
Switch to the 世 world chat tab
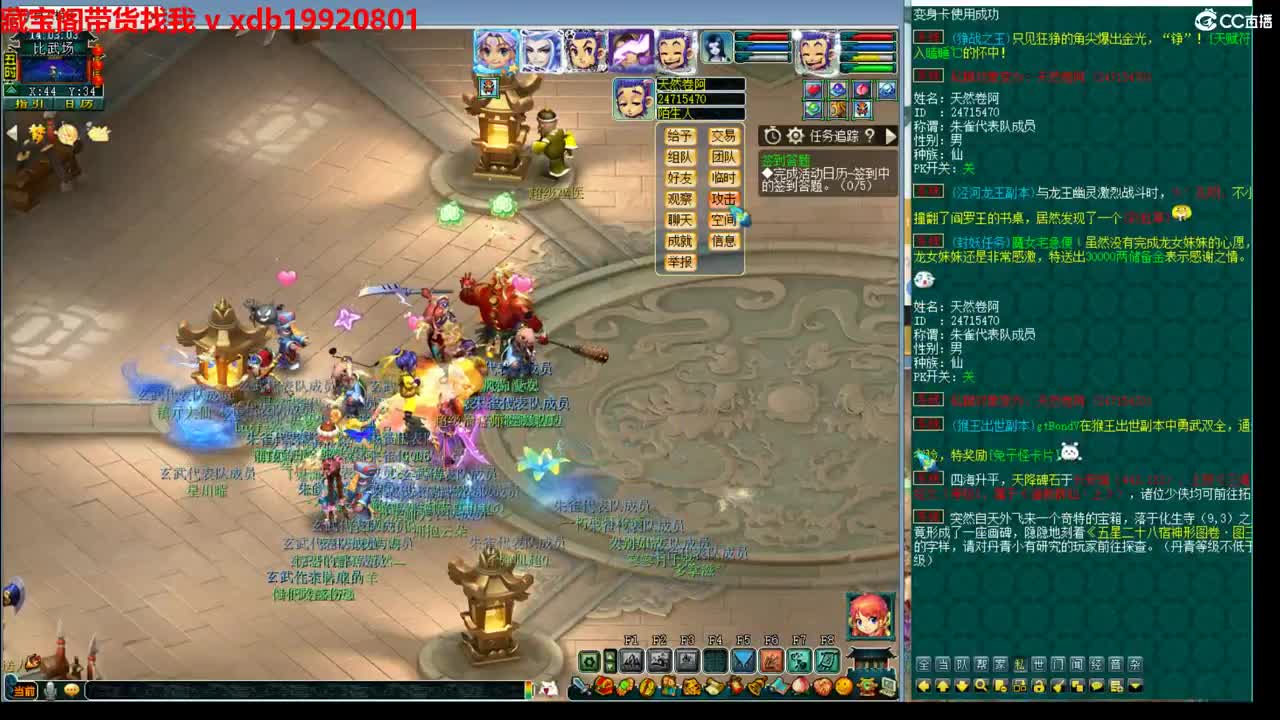[1038, 663]
